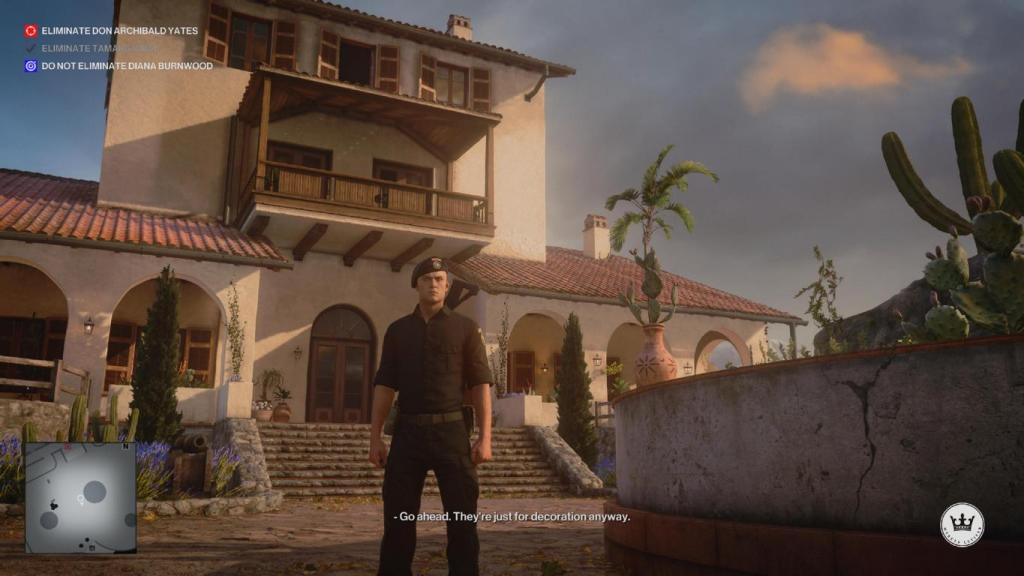Click the crown logo badge
Viewport: 1024px width, 576px height.
click(961, 524)
